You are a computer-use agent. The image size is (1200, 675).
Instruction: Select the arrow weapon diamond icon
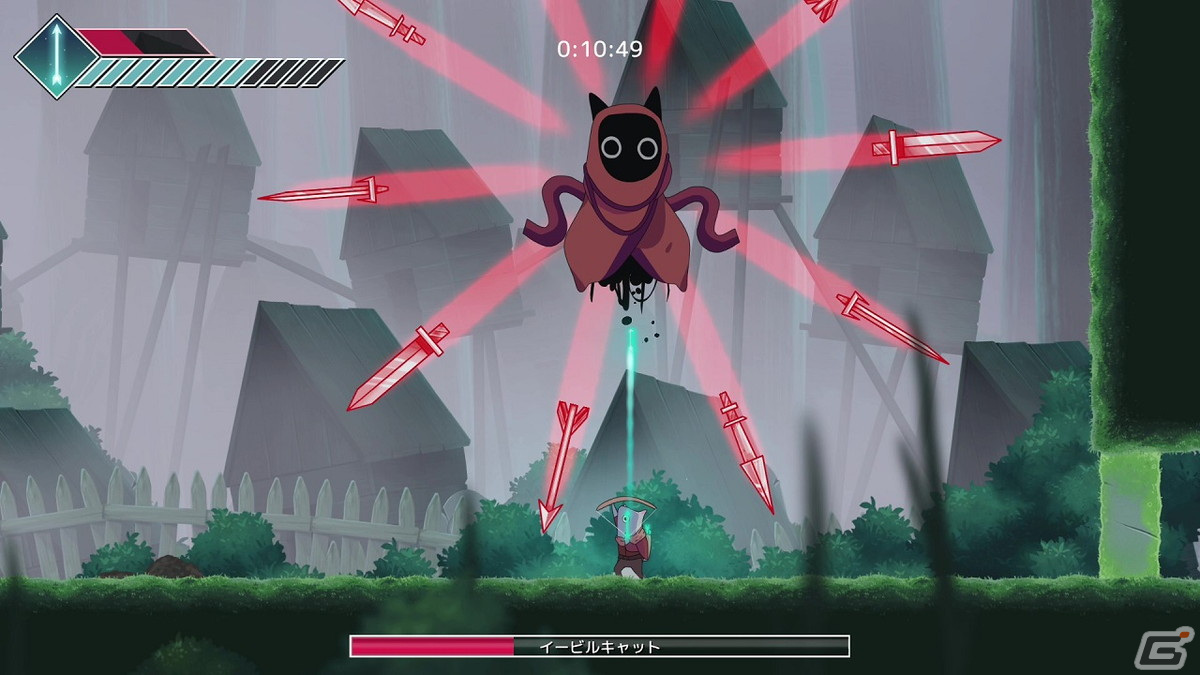pos(56,56)
